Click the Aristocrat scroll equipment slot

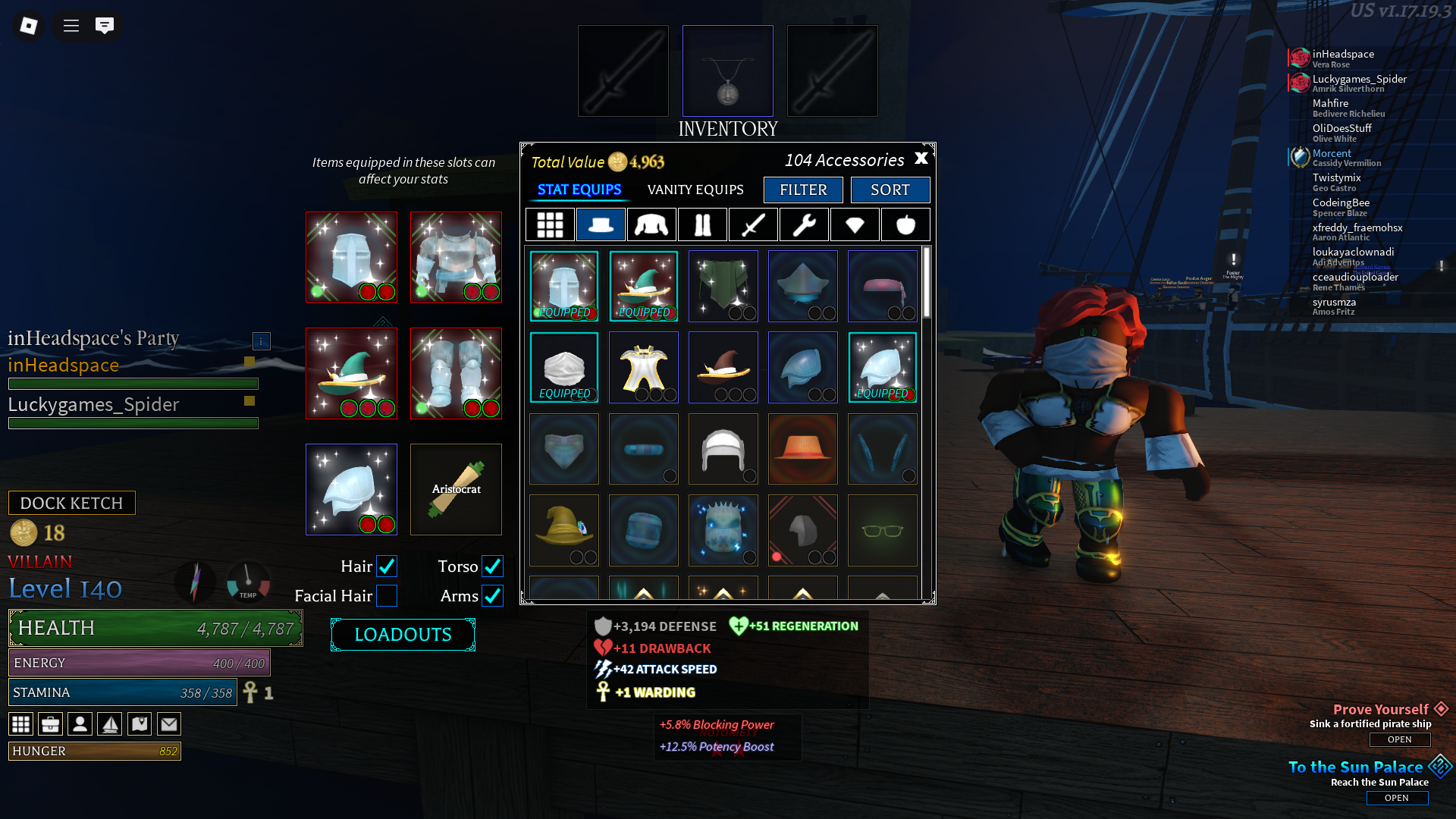(456, 489)
